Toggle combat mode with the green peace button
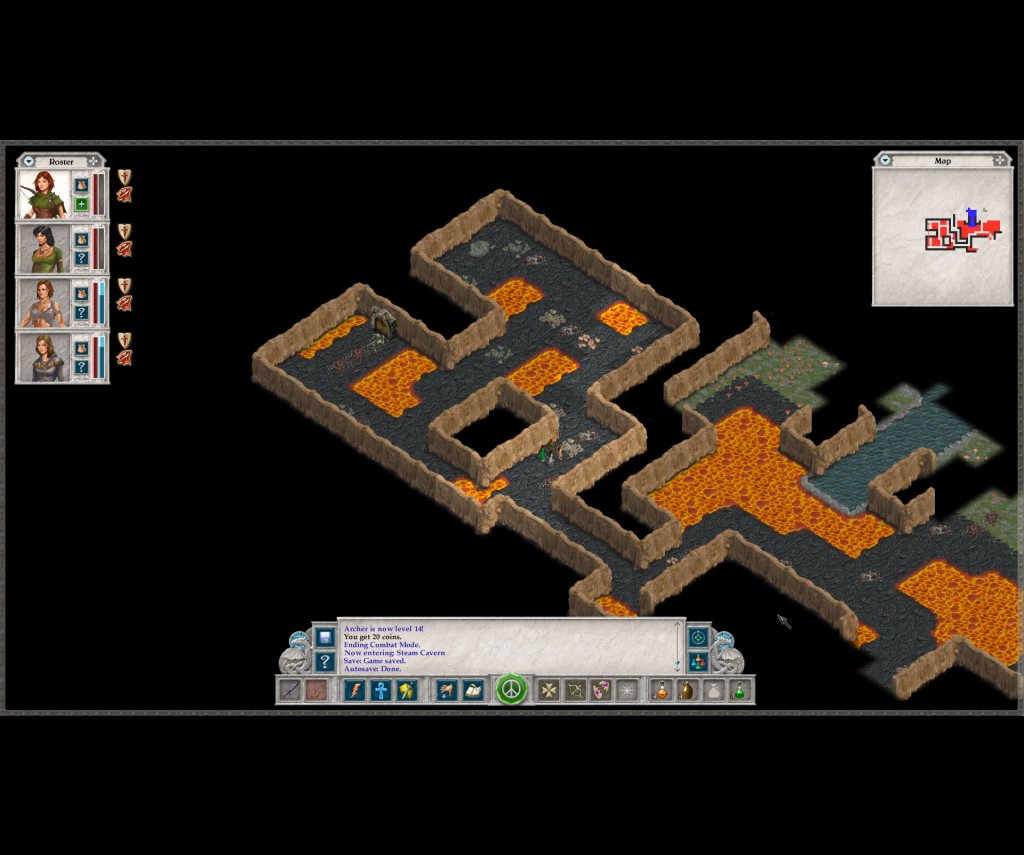1024x855 pixels. tap(511, 690)
